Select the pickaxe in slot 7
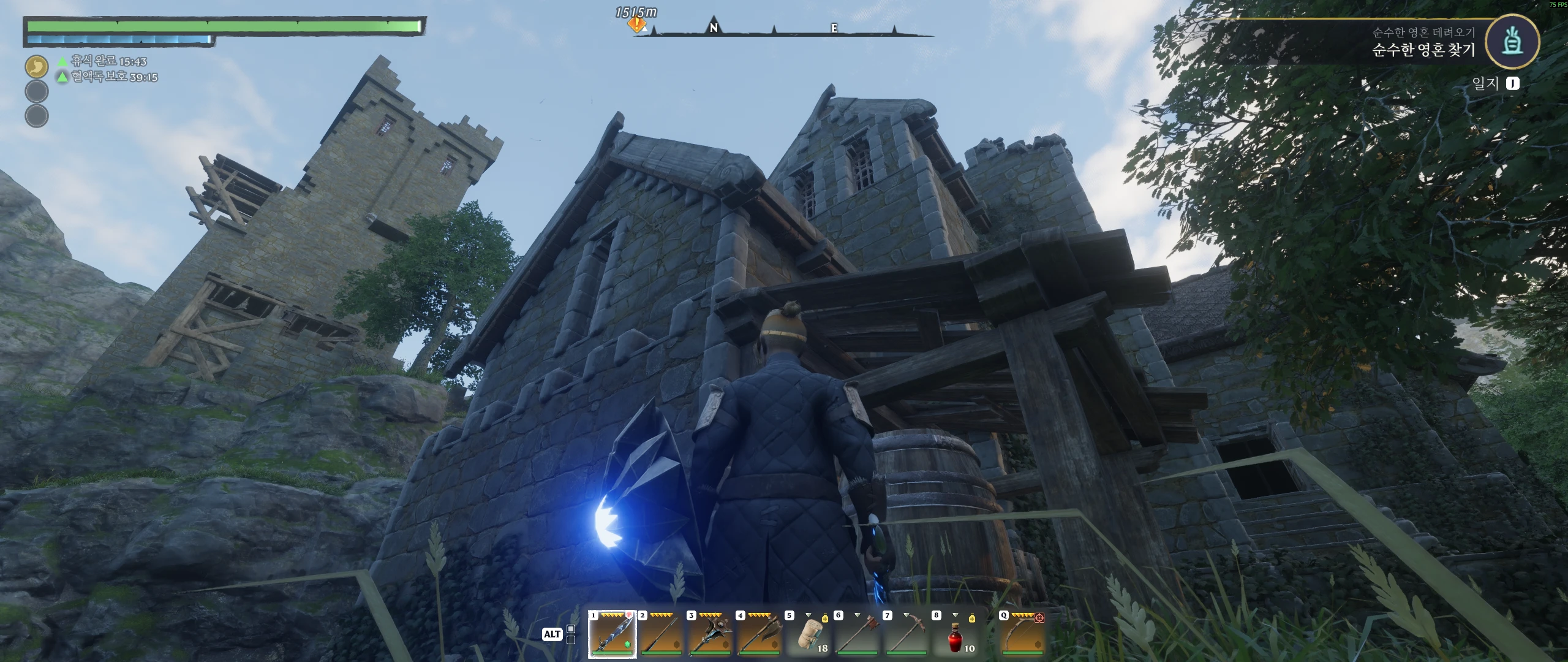The width and height of the screenshot is (1568, 662). 906,634
